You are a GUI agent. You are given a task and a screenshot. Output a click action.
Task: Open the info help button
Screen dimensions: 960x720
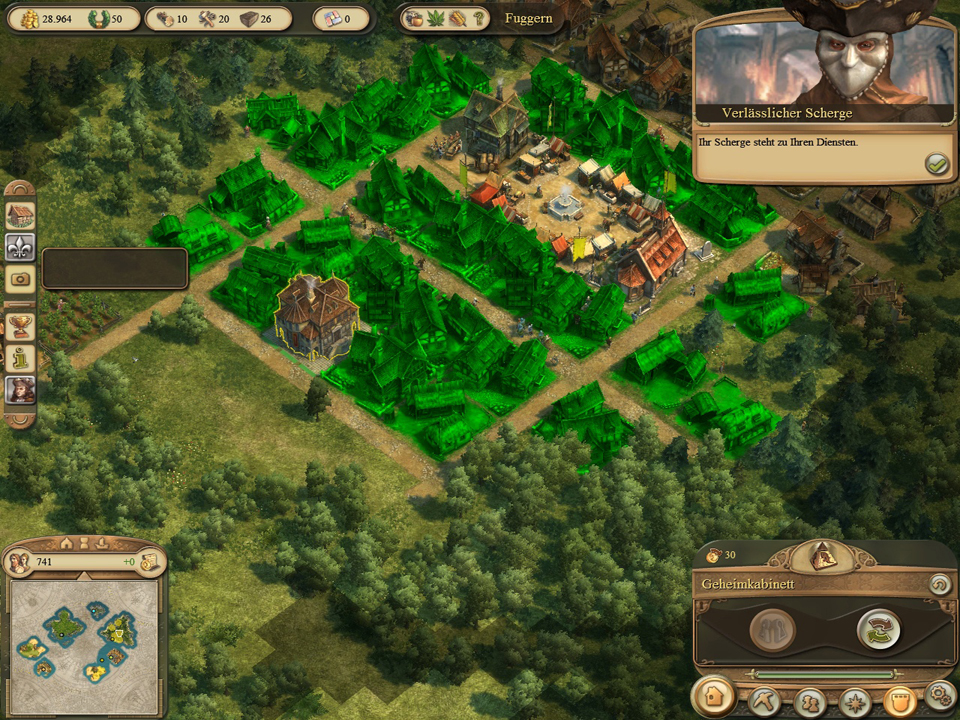tap(21, 357)
